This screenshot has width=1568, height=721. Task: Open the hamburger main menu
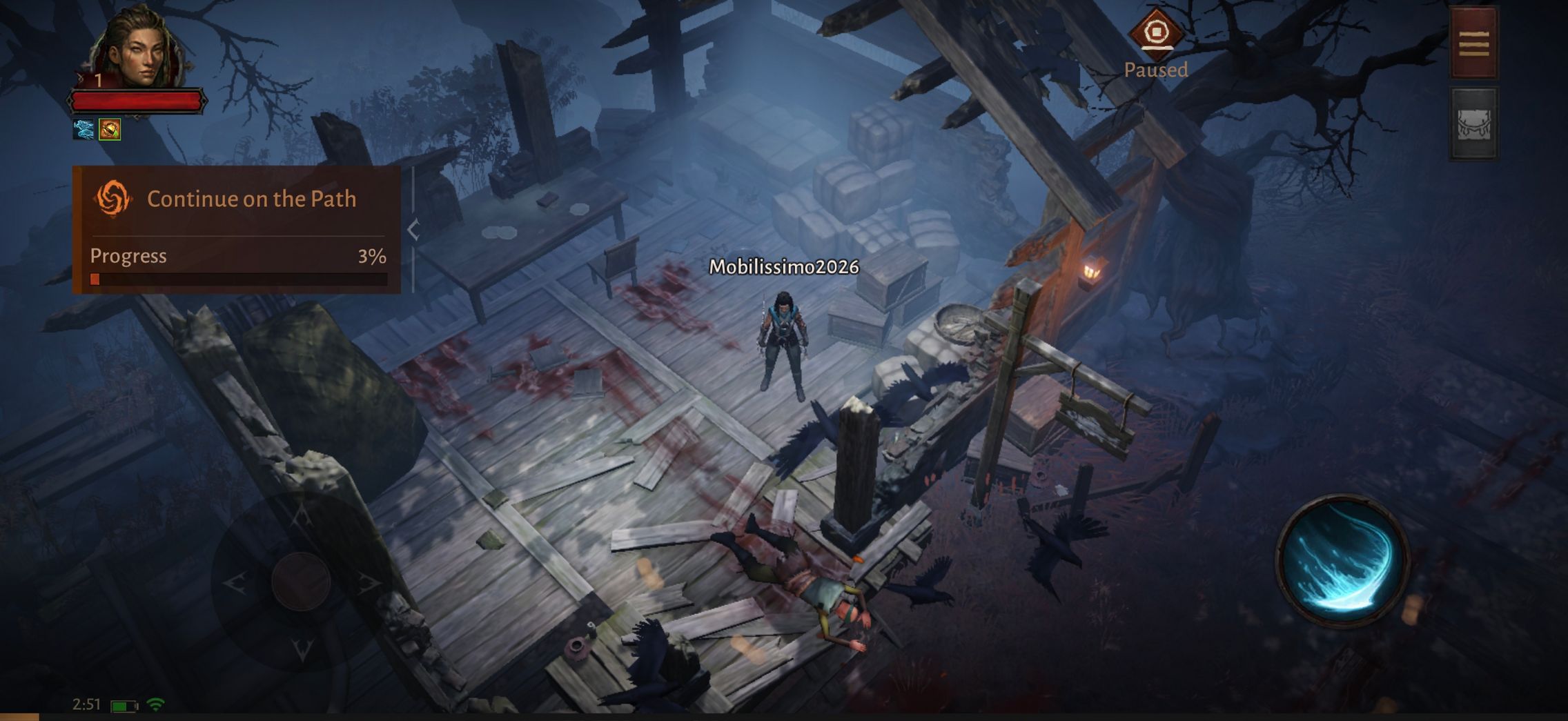(1473, 43)
